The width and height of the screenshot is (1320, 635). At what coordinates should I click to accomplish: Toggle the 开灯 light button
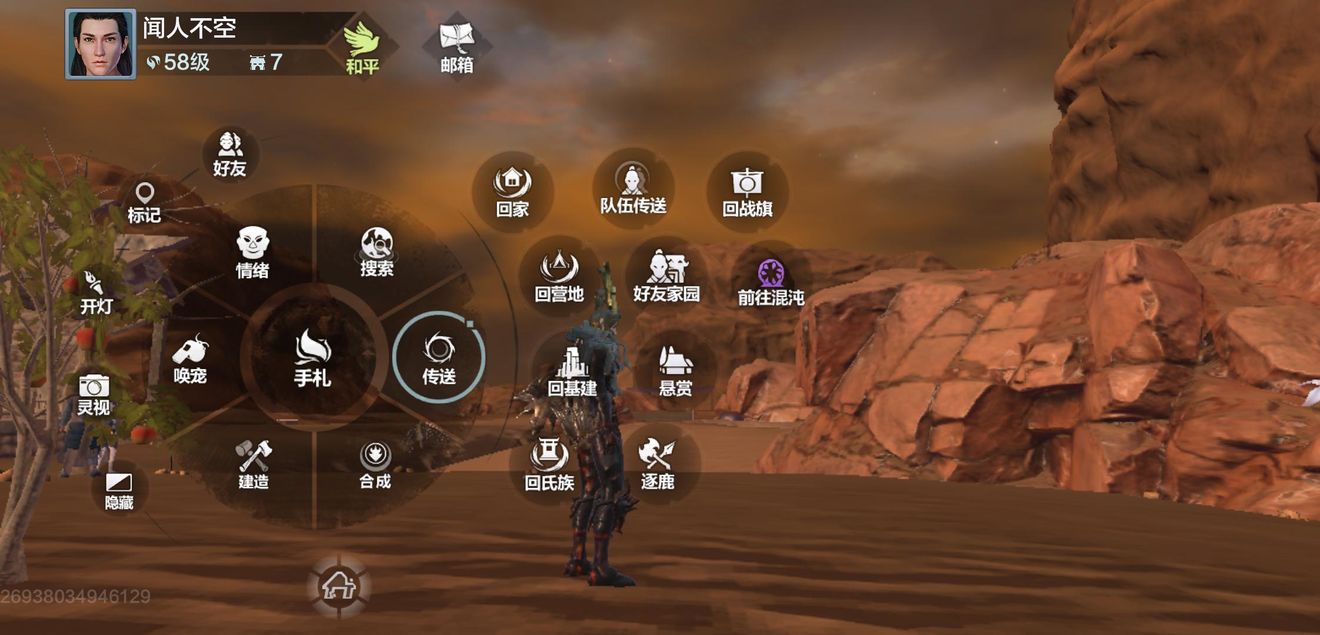96,291
